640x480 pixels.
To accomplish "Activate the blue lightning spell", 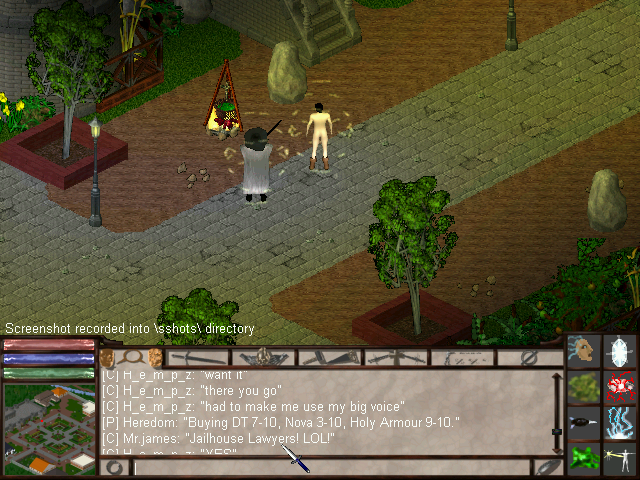I will point(622,423).
